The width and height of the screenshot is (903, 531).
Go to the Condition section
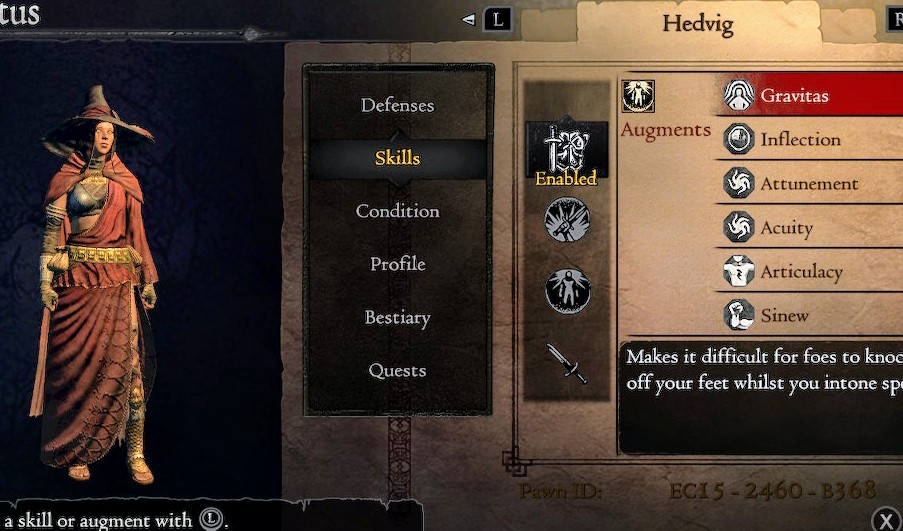(397, 211)
